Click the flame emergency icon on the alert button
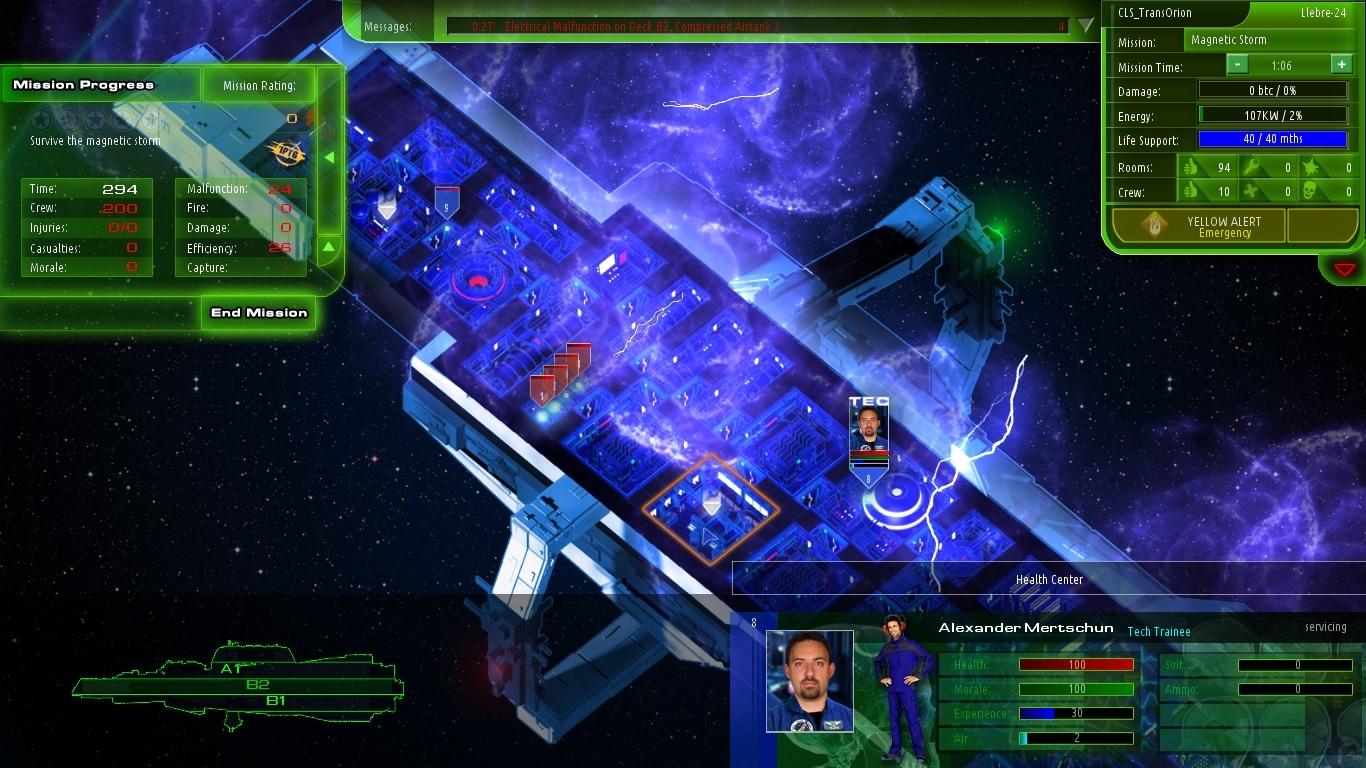This screenshot has width=1366, height=768. coord(1152,223)
